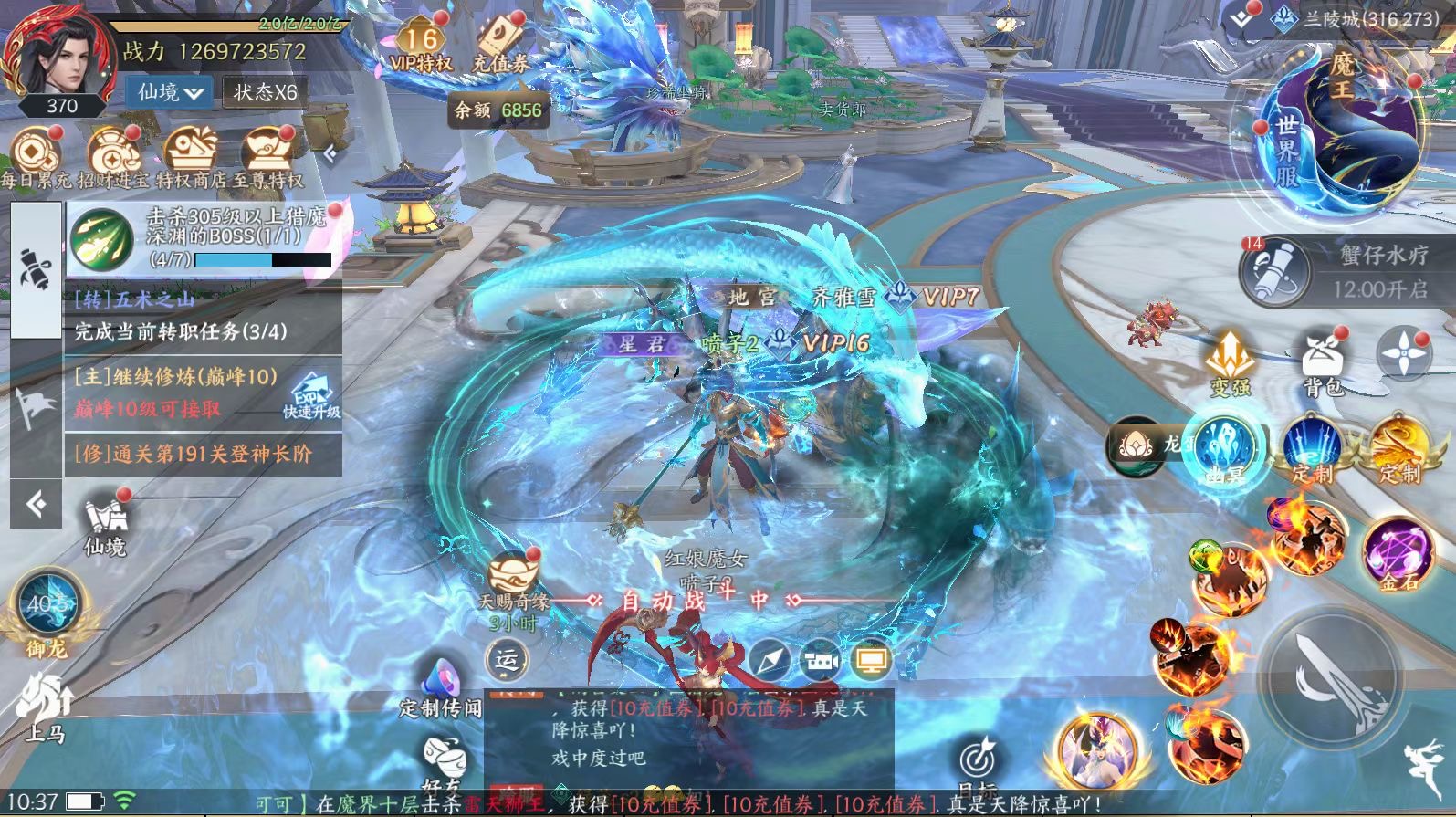Viewport: 1456px width, 817px height.
Task: Select the 转职任务 五术之山 quest entry
Action: 203,316
